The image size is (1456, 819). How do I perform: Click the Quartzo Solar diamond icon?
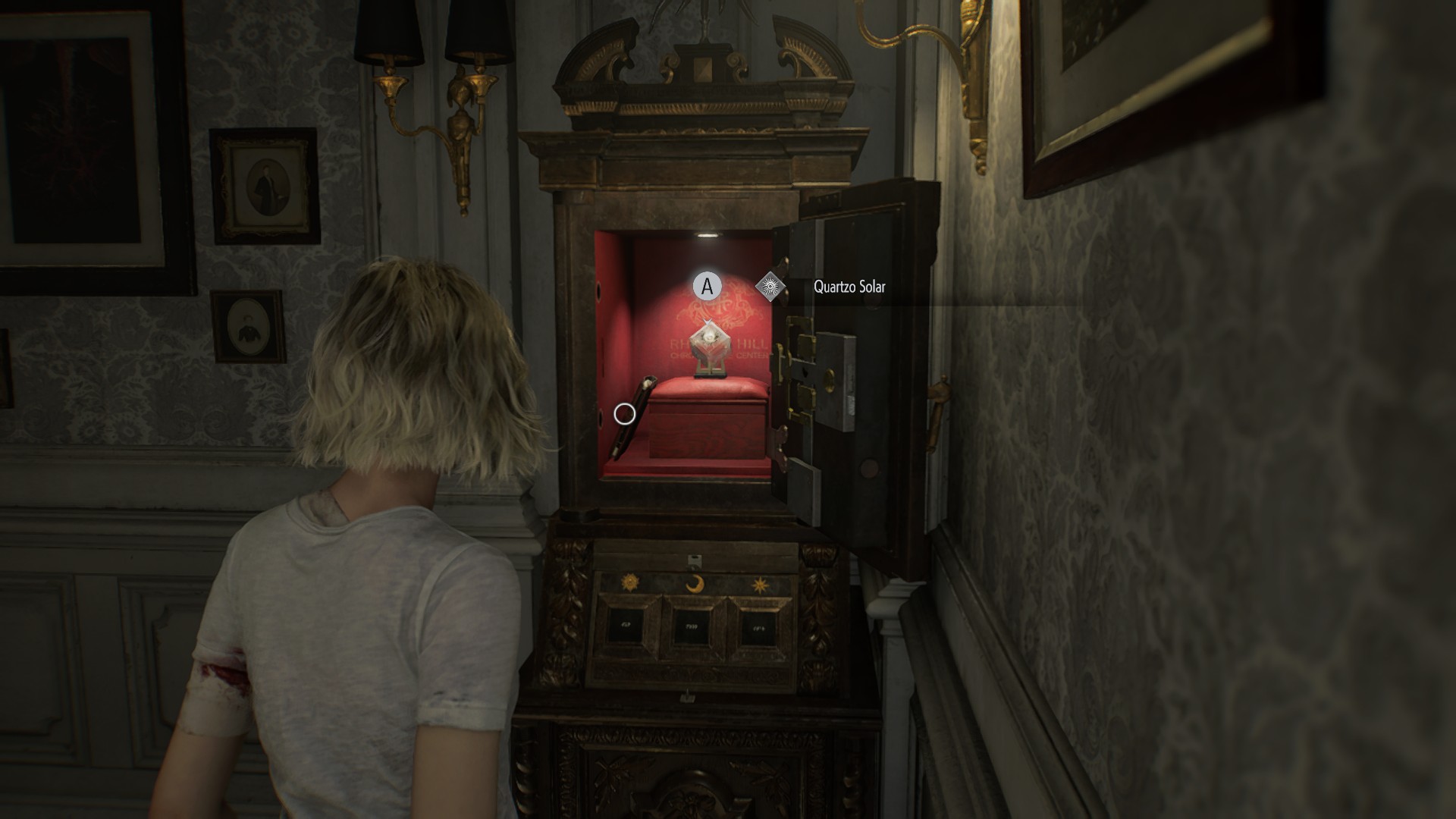coord(770,287)
